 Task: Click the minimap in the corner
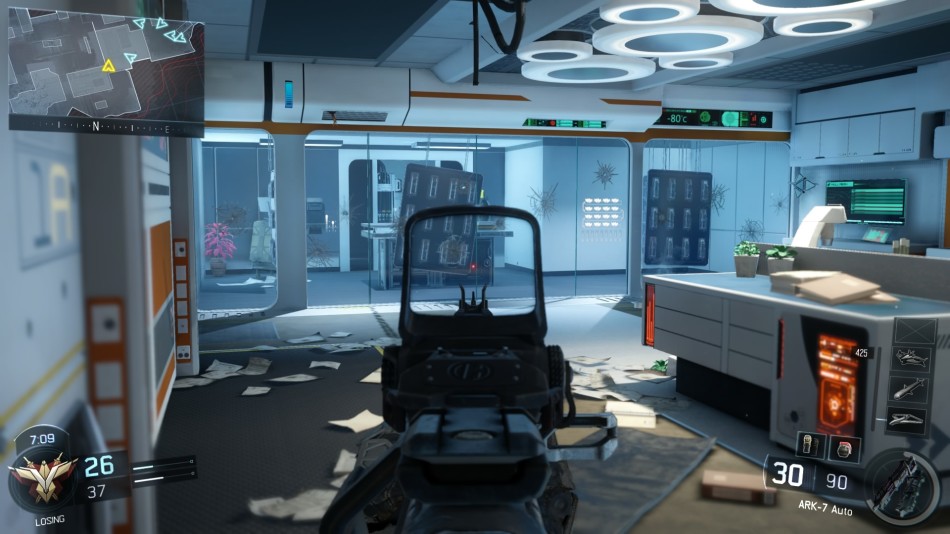106,68
